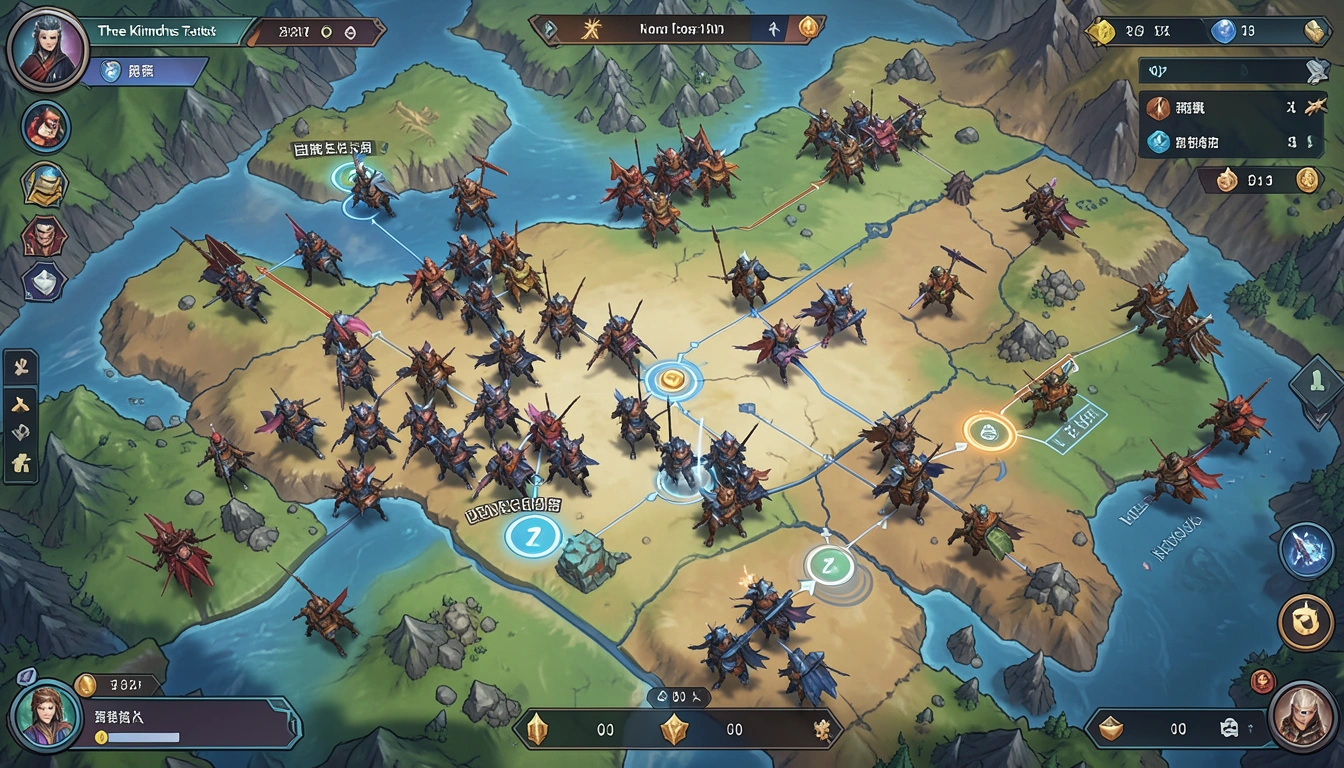Click the blue Z waypoint marker

pos(530,535)
